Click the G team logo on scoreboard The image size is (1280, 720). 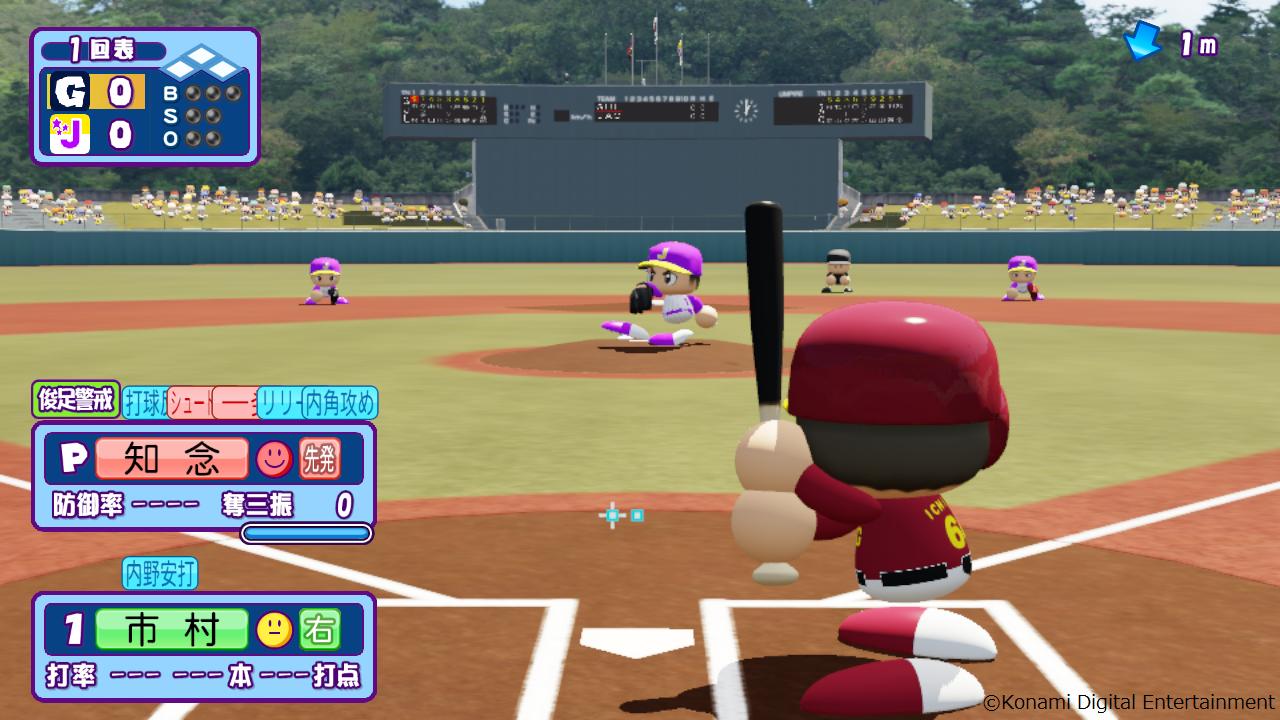pos(71,92)
